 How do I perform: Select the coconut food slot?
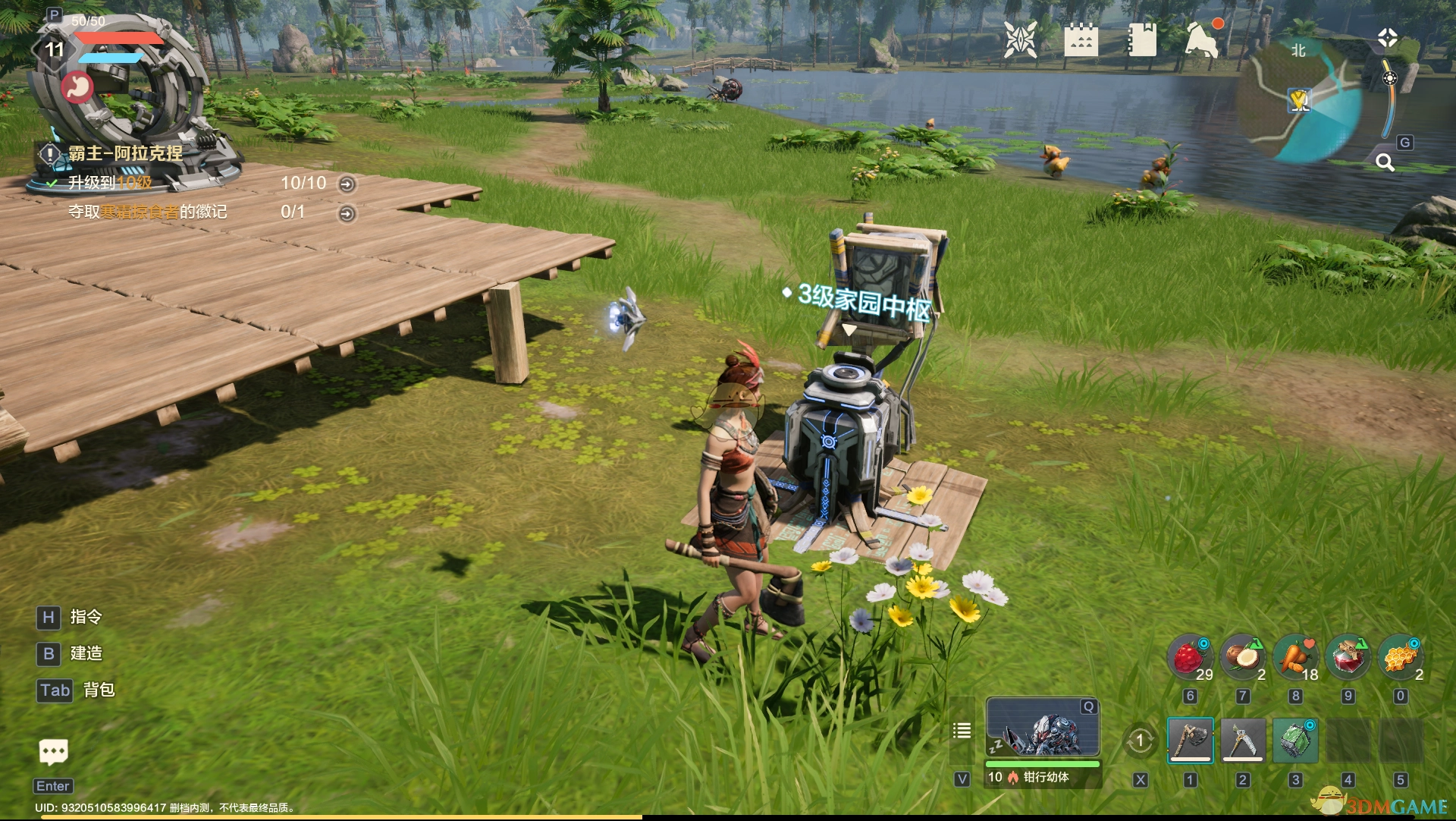point(1242,657)
